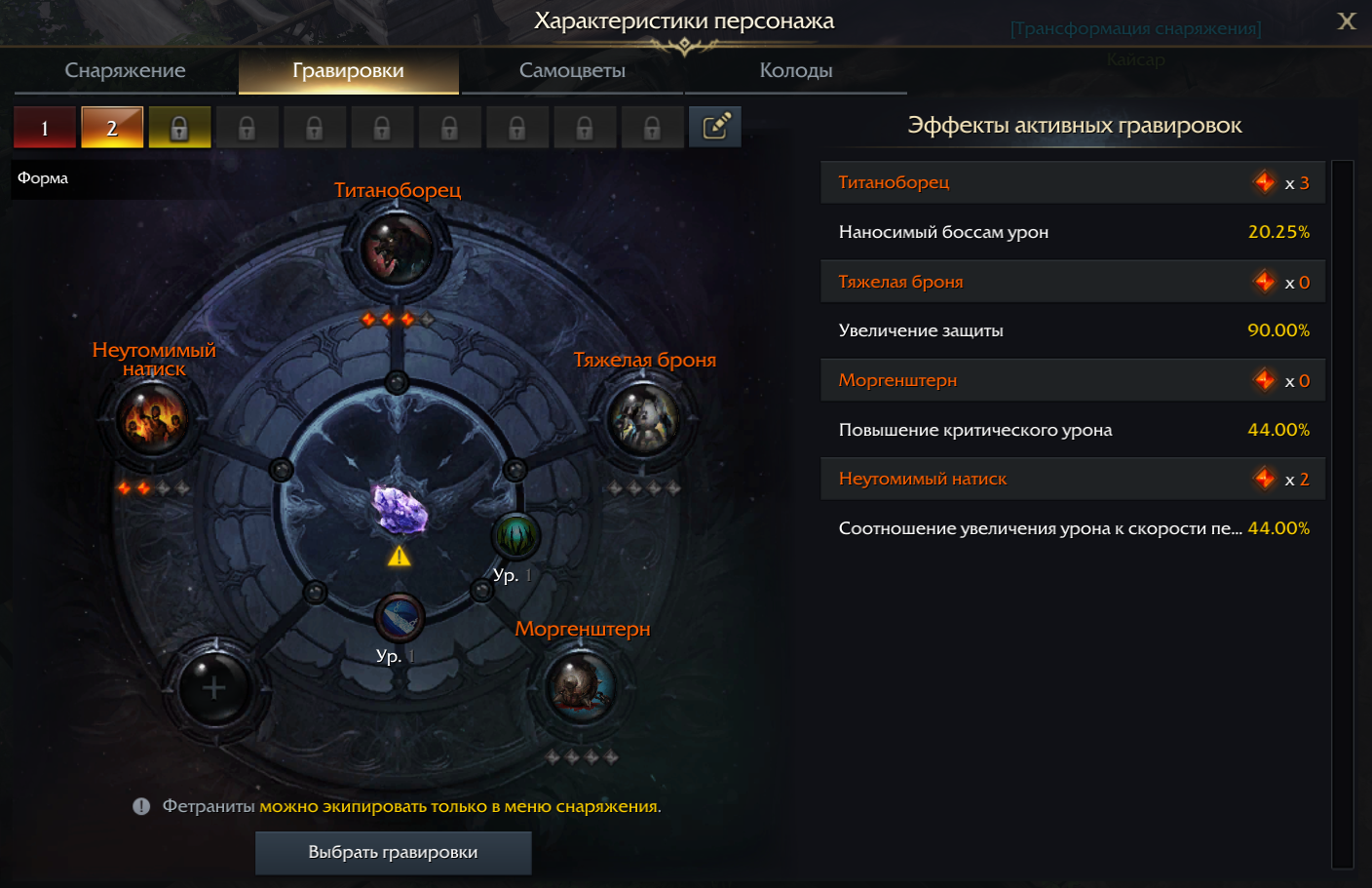Select the green fetranite slot

click(x=515, y=536)
